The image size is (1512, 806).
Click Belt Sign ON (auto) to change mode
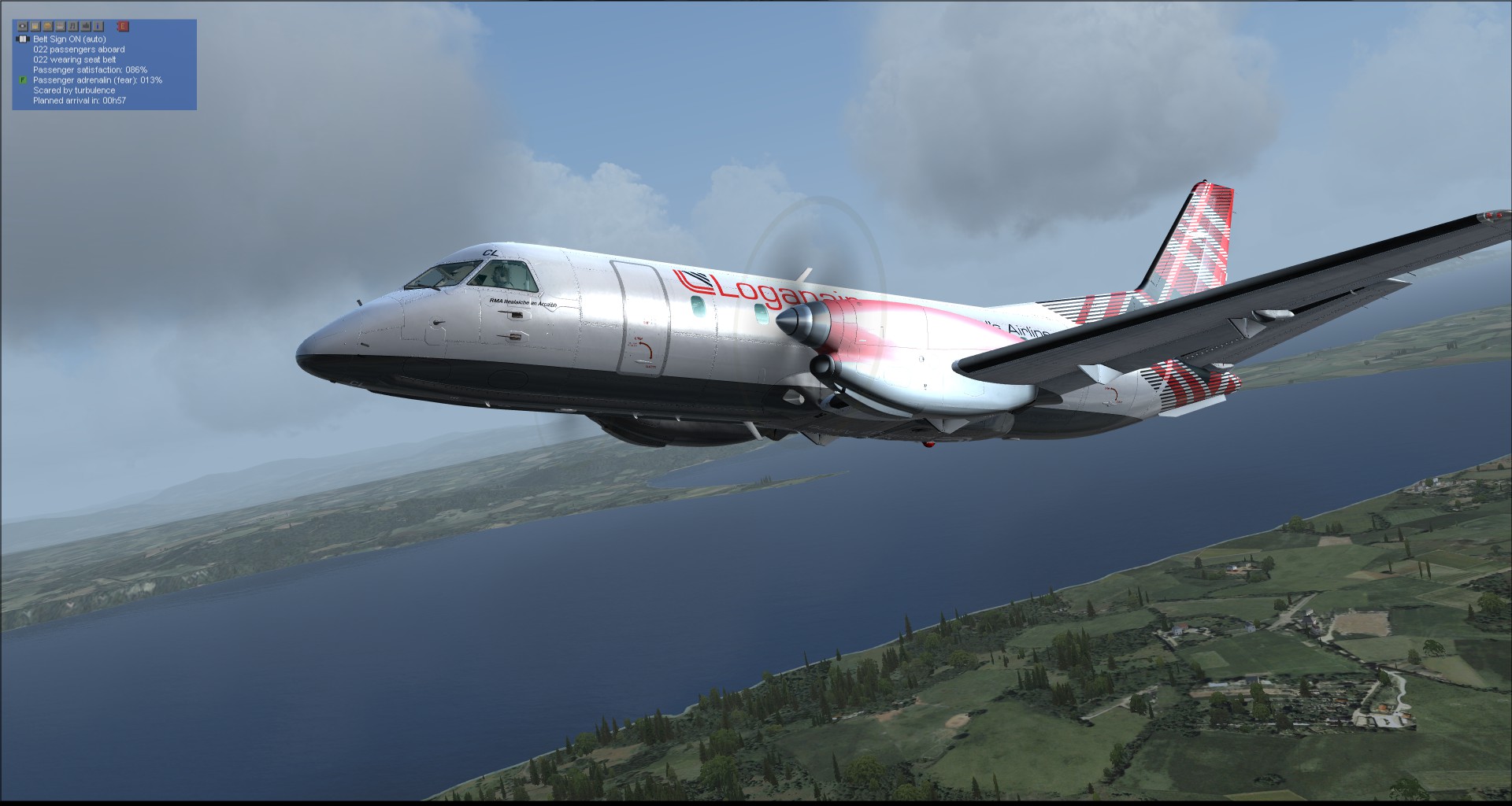click(x=69, y=39)
